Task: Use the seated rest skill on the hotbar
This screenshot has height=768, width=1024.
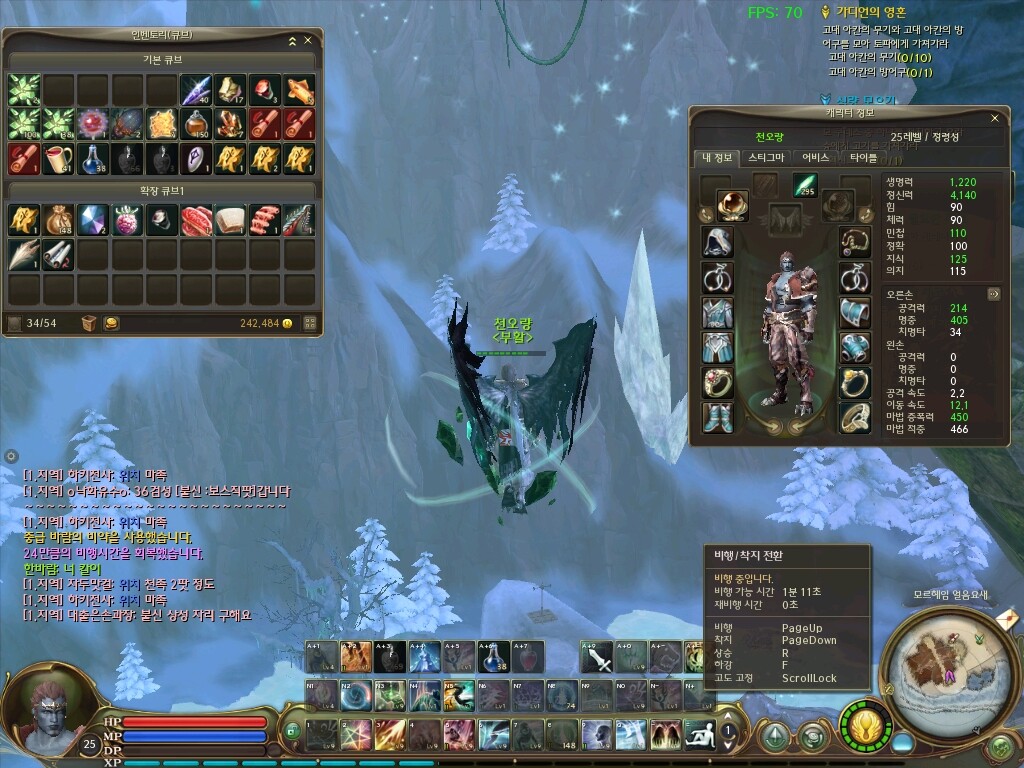Action: click(699, 734)
